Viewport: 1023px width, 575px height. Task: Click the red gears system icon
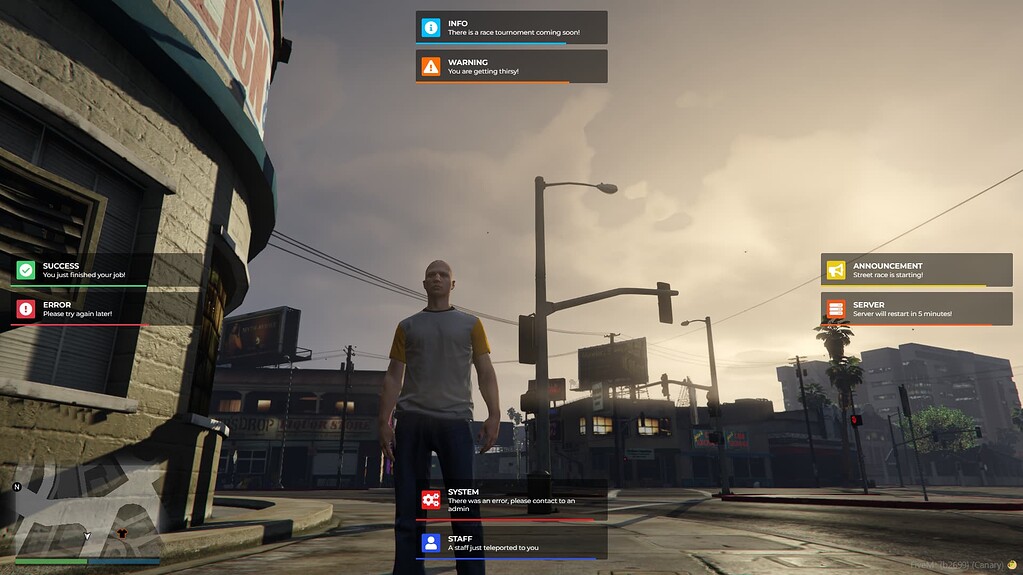coord(431,500)
